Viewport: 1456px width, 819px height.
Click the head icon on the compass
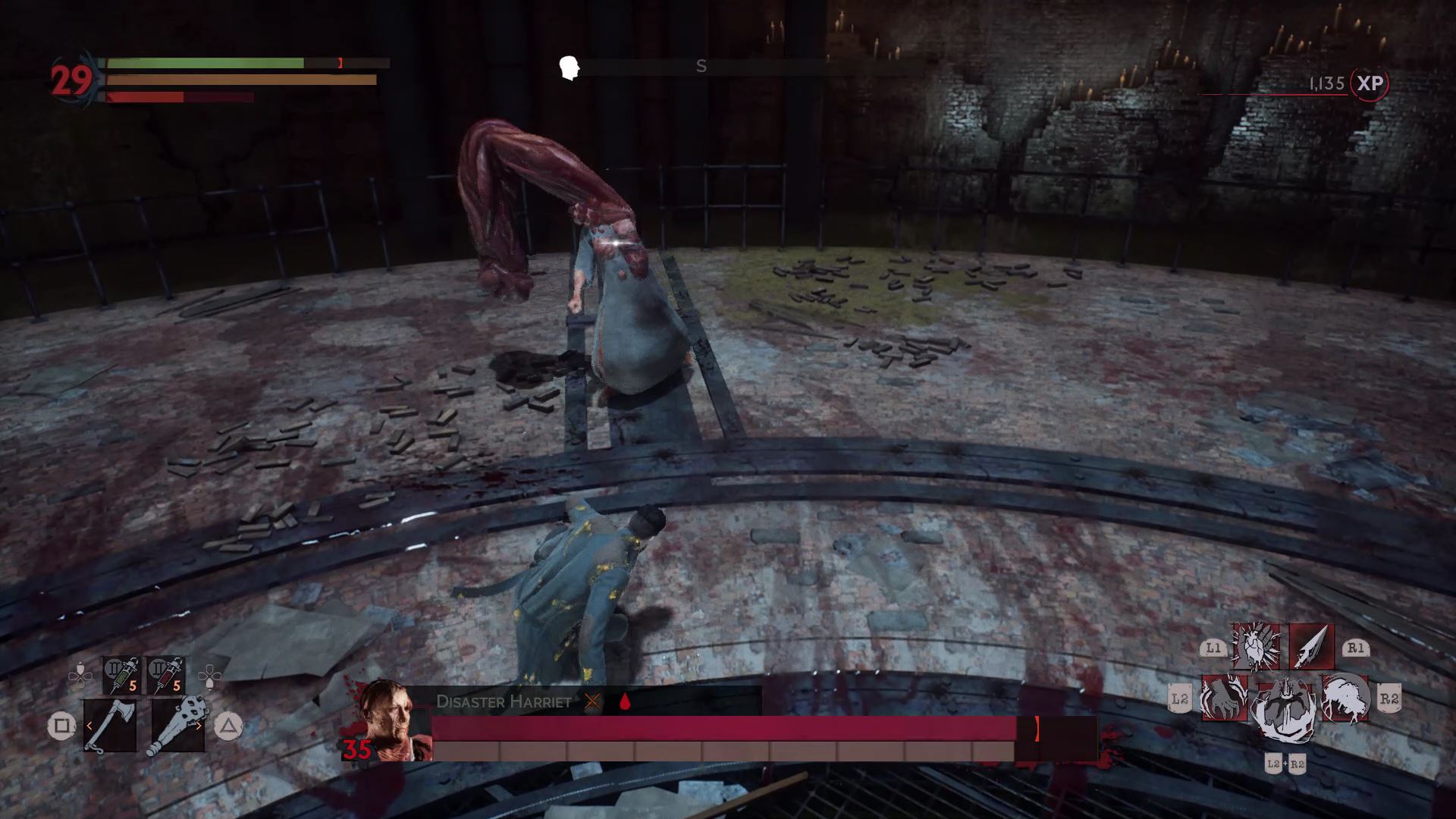(569, 67)
